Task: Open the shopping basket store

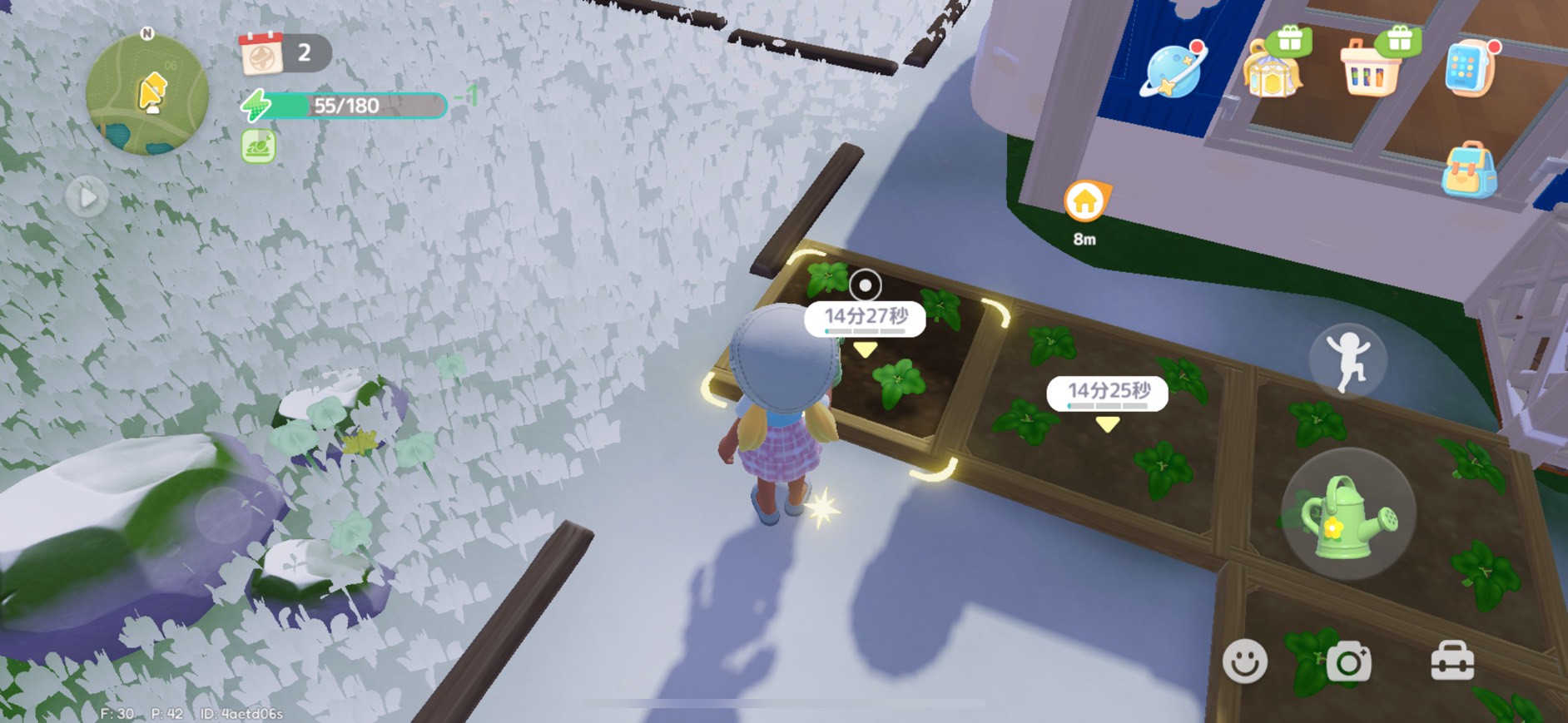Action: tap(1368, 69)
